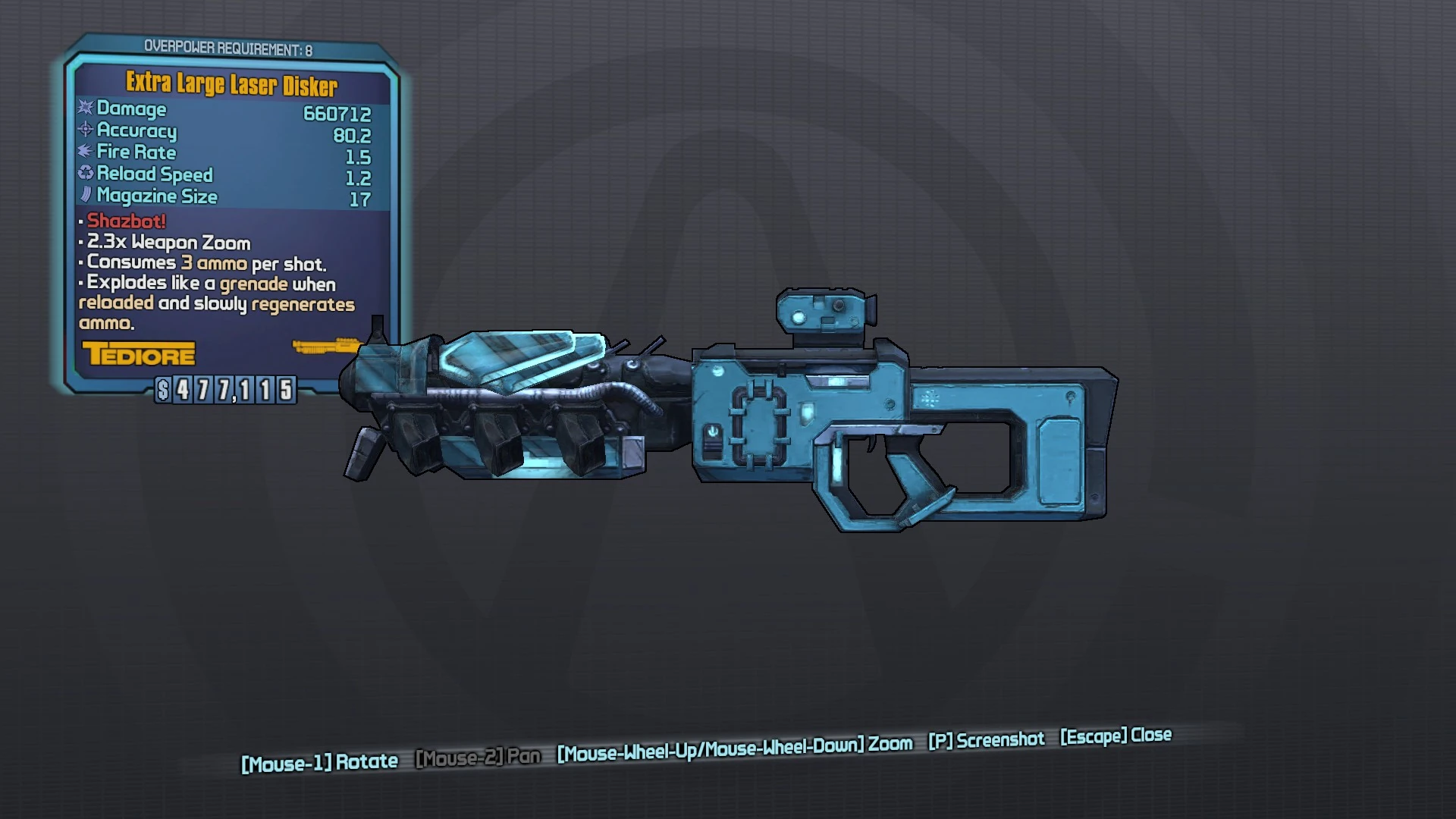
Task: Expand the weapon stats panel
Action: (x=227, y=152)
